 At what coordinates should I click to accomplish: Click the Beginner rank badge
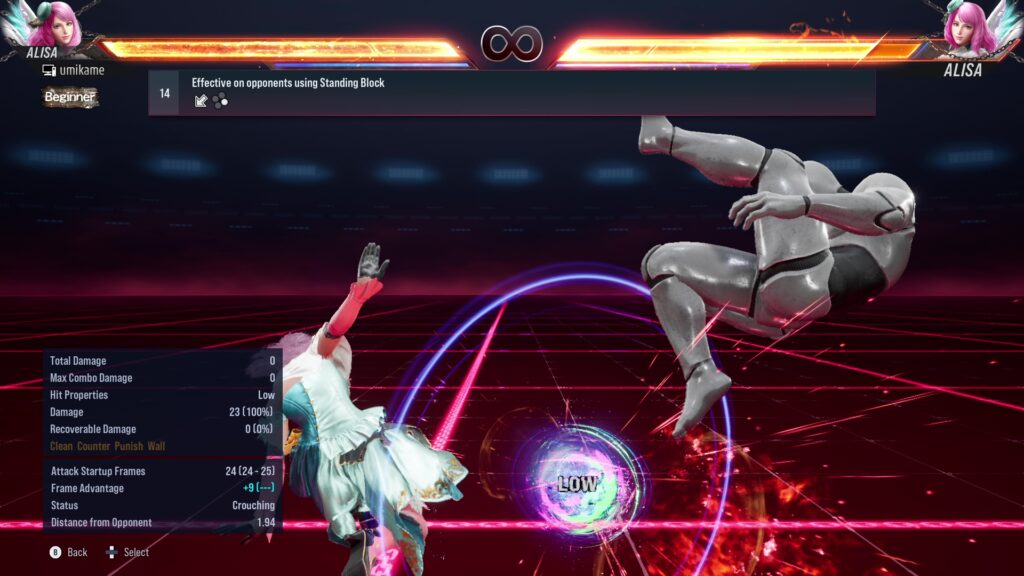(70, 97)
